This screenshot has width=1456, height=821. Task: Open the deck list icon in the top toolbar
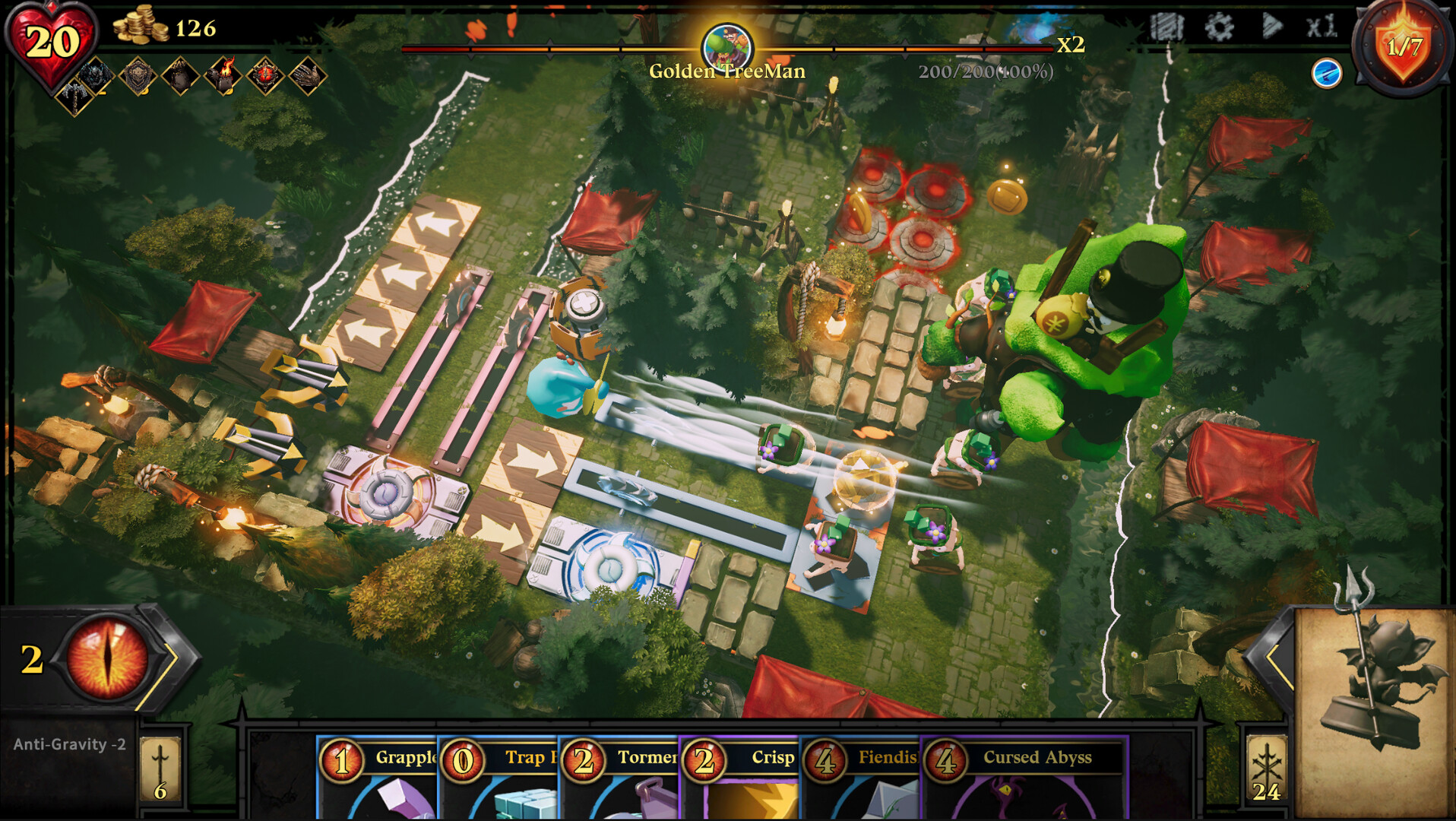[1170, 27]
